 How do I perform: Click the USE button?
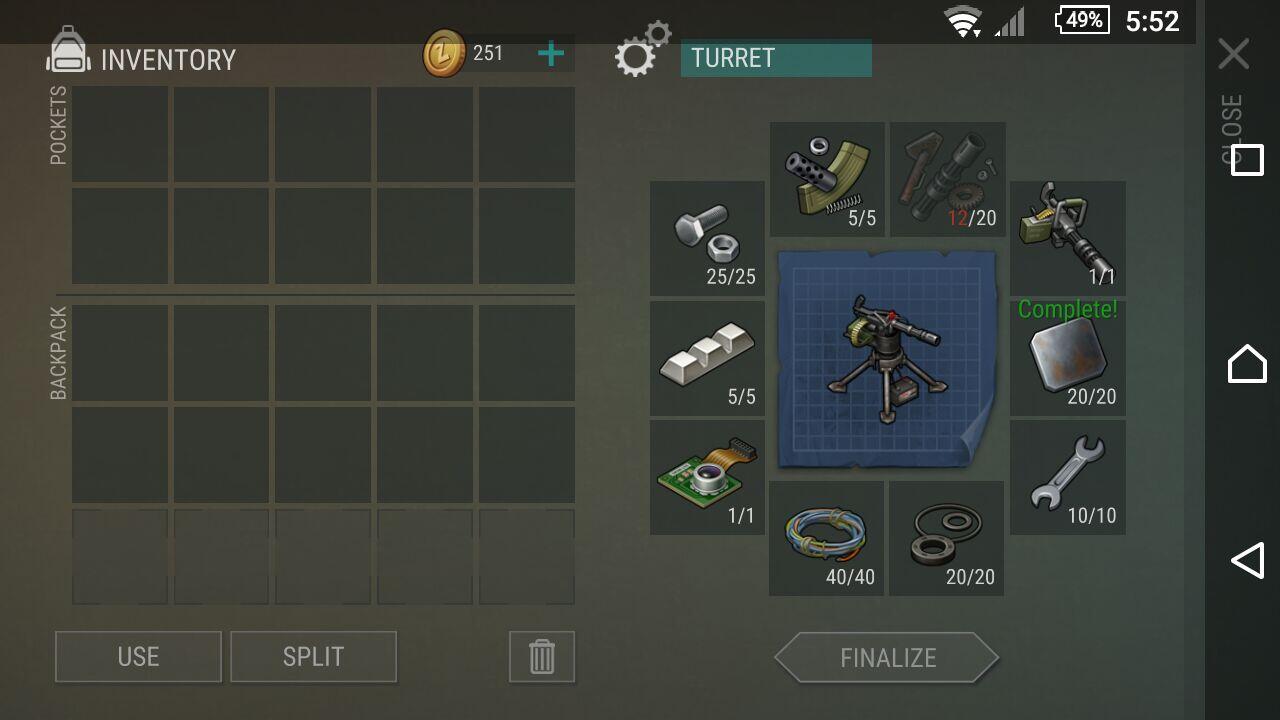138,657
